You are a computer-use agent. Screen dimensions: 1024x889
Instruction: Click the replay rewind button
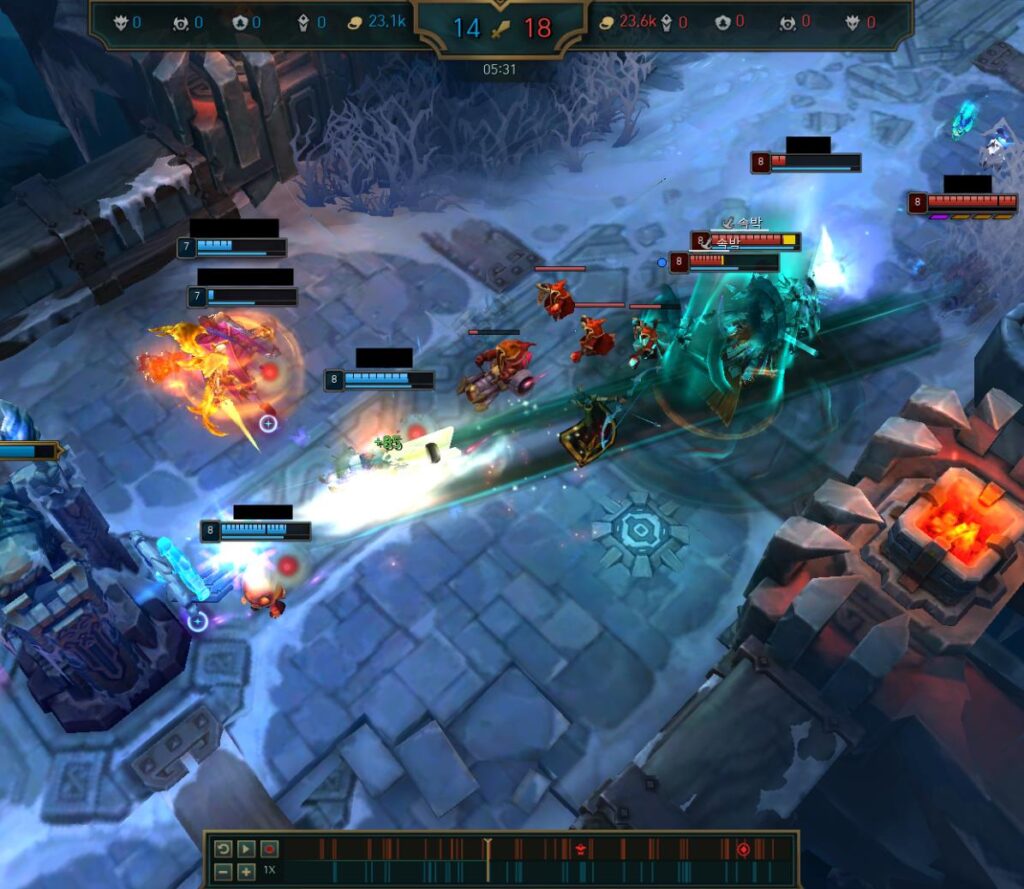point(223,849)
